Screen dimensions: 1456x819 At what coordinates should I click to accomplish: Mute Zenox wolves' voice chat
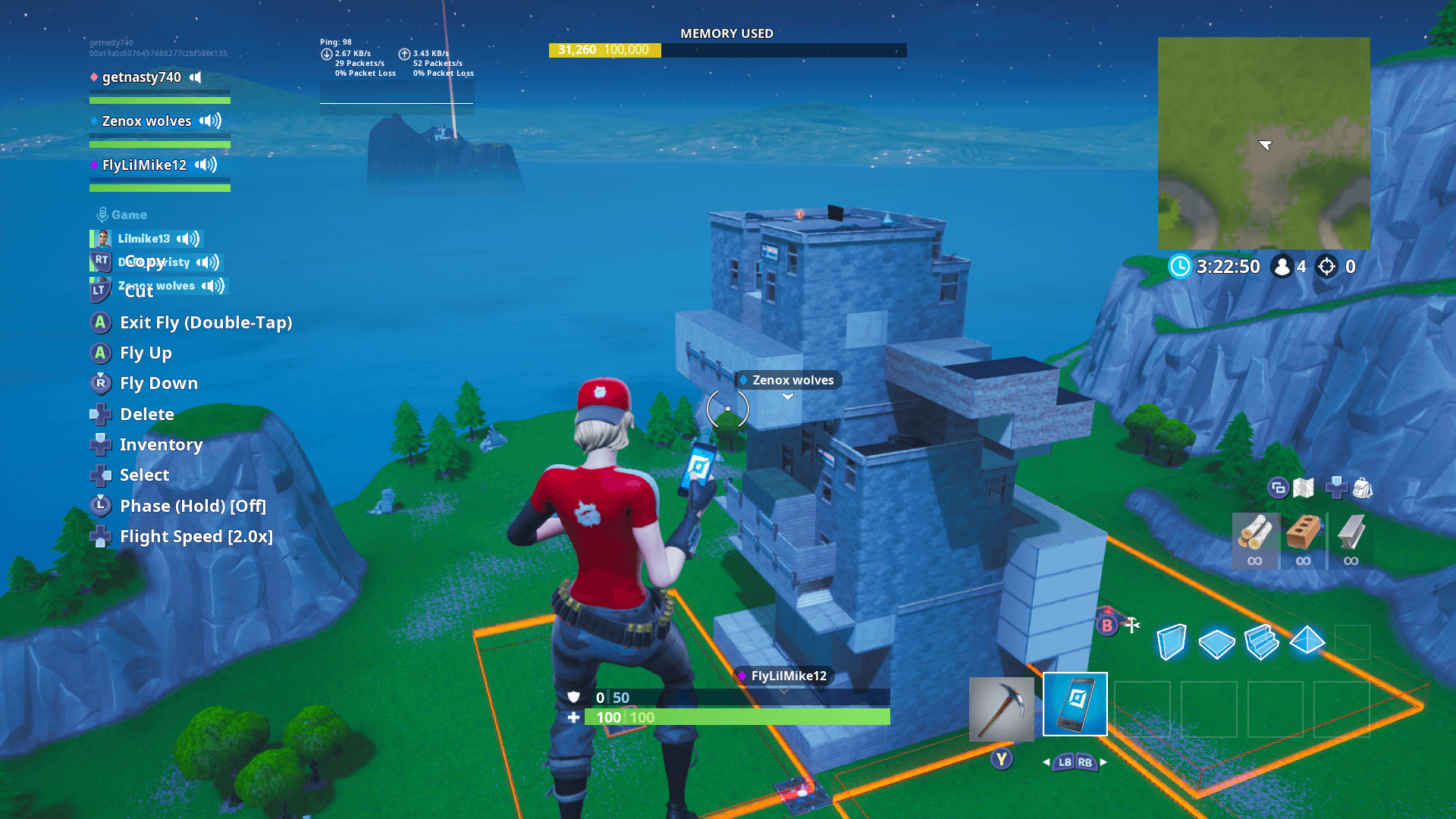[x=209, y=121]
